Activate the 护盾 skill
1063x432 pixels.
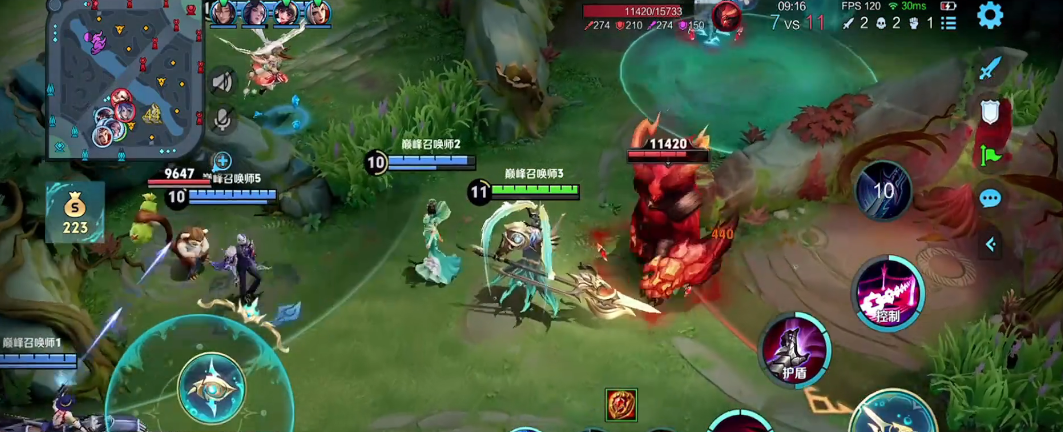tap(795, 349)
